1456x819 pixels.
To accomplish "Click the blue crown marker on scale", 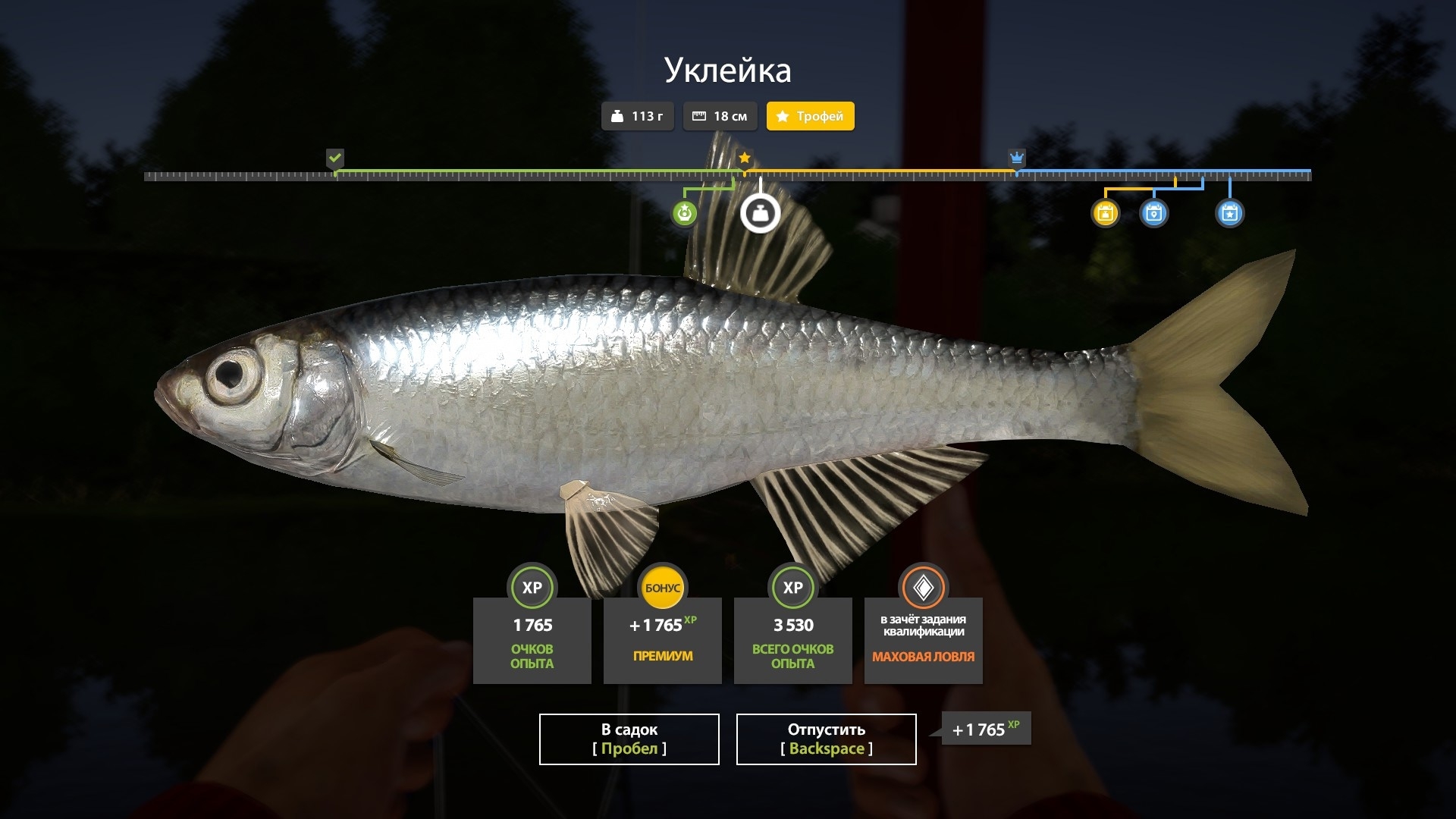I will pyautogui.click(x=1016, y=158).
